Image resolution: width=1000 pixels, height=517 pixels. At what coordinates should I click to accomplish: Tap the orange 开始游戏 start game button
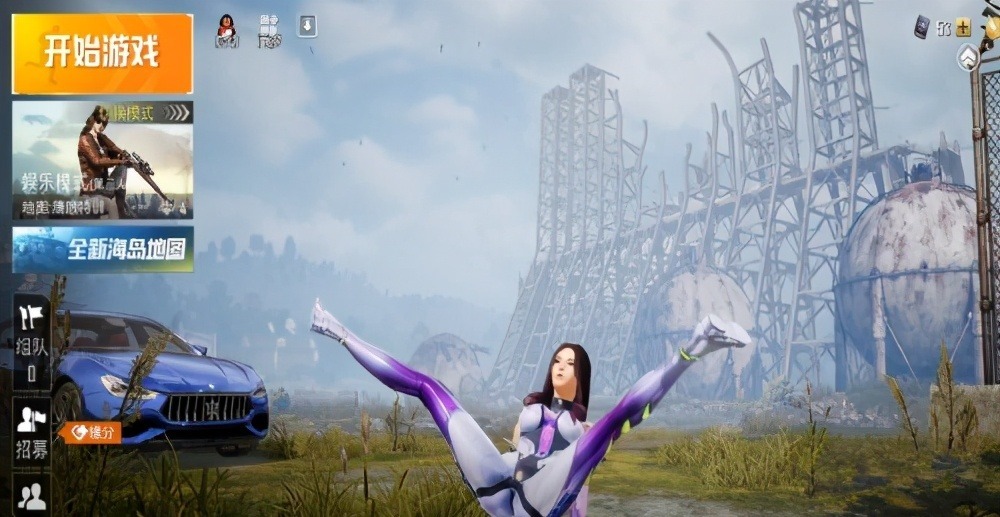[101, 53]
